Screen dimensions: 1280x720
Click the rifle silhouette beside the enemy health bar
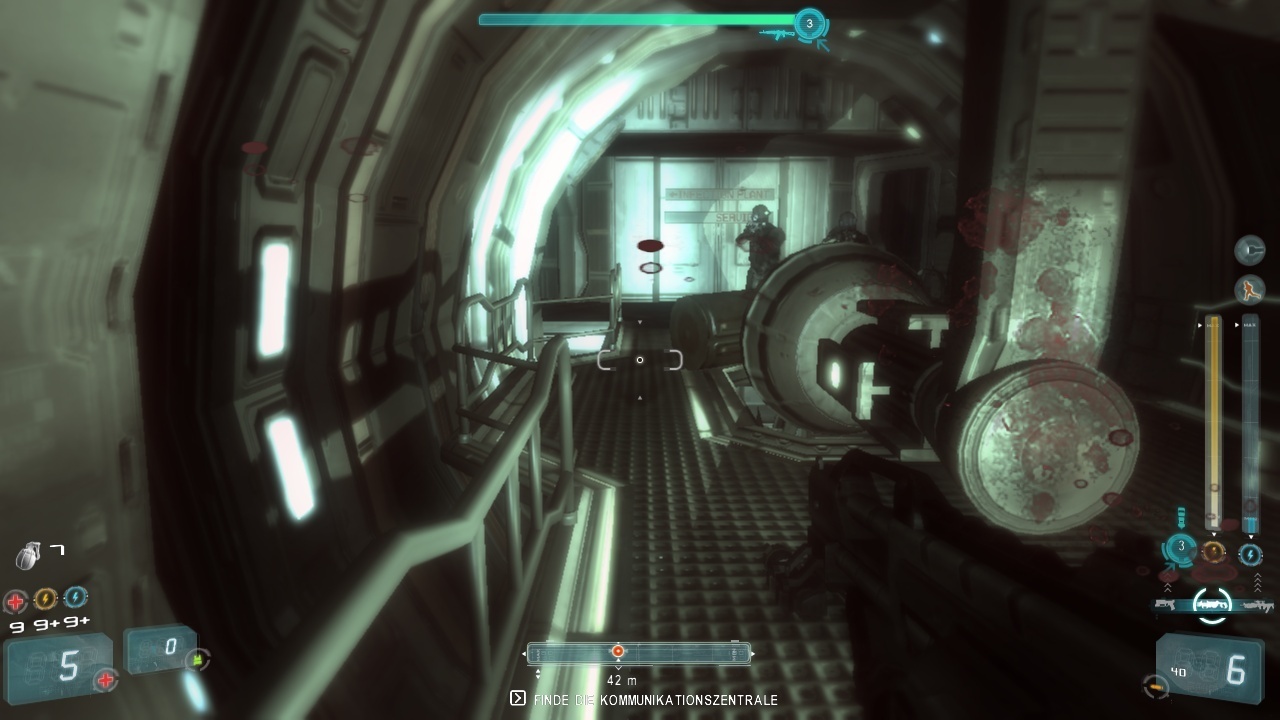coord(776,33)
